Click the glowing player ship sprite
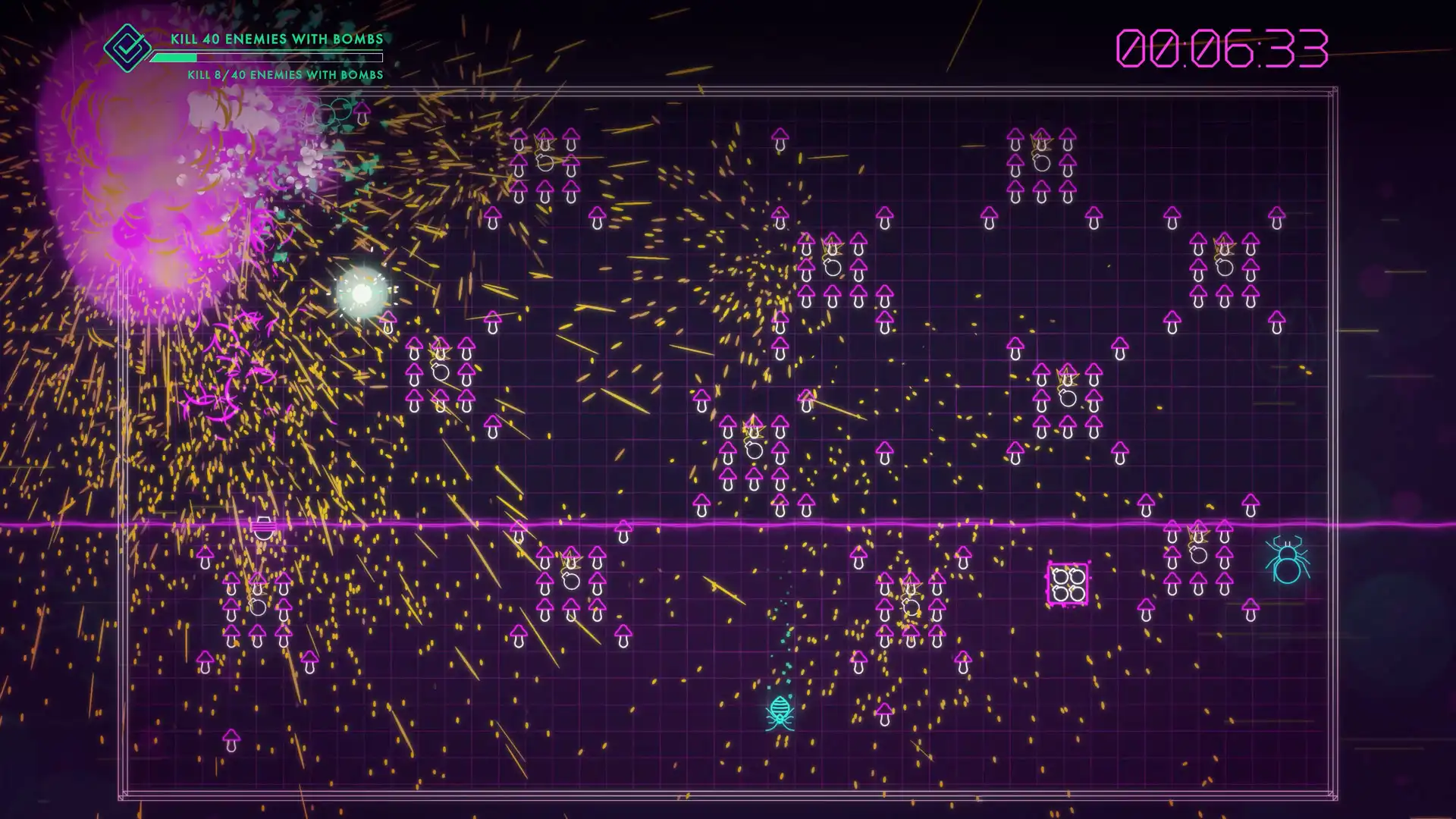Screen dimensions: 1456x819 click(x=362, y=292)
